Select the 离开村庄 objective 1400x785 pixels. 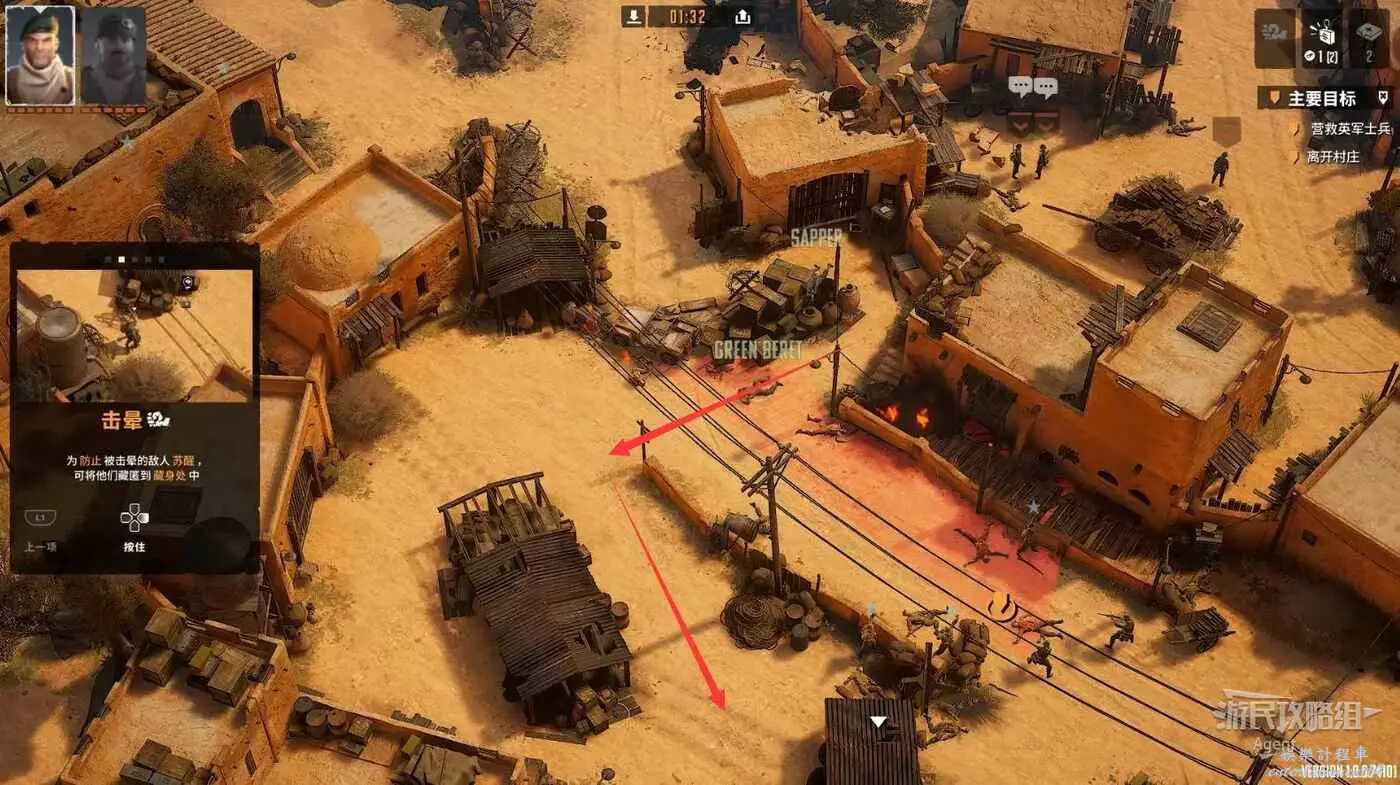1334,157
